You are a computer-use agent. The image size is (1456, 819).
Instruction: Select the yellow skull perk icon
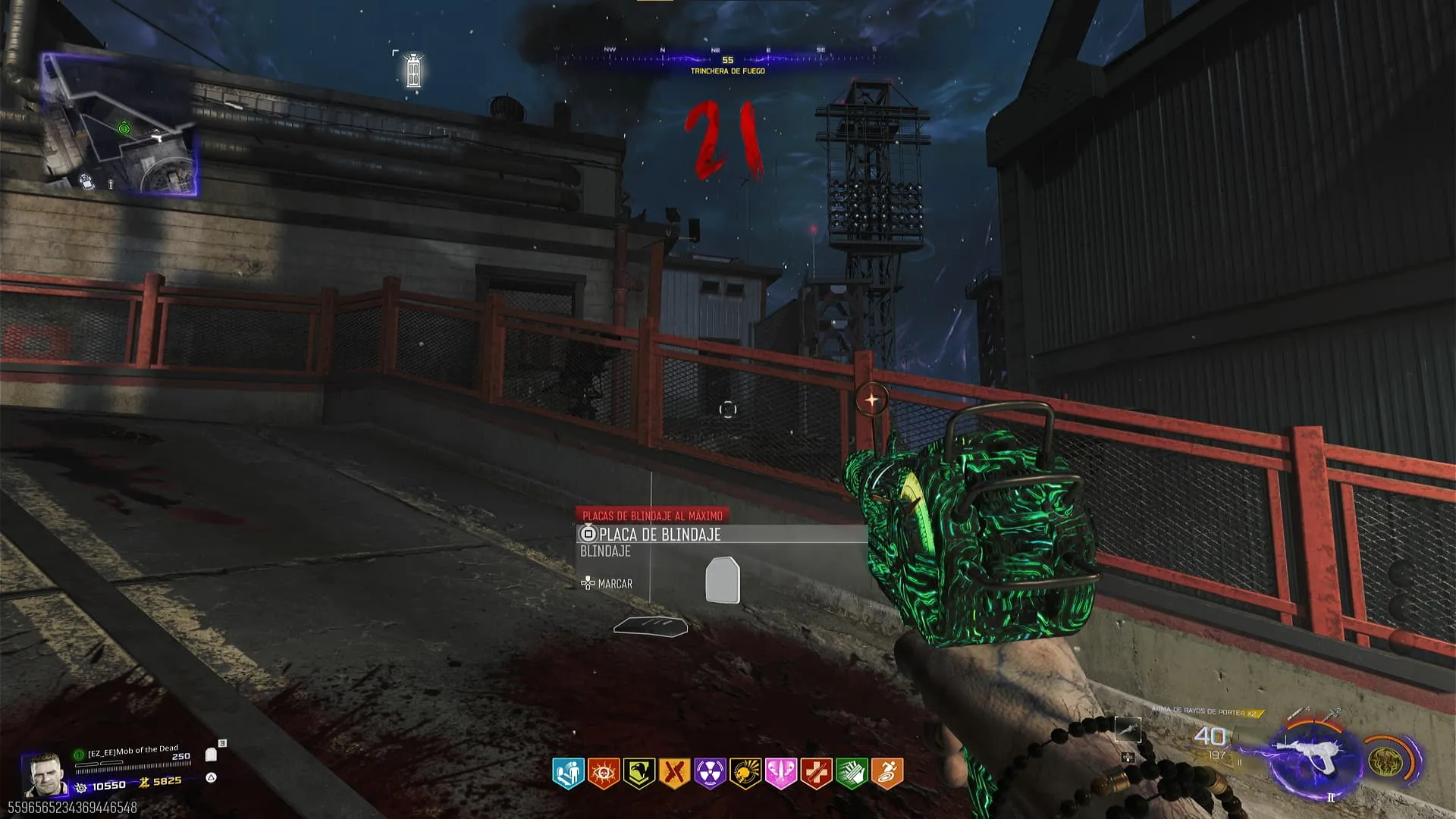[745, 773]
